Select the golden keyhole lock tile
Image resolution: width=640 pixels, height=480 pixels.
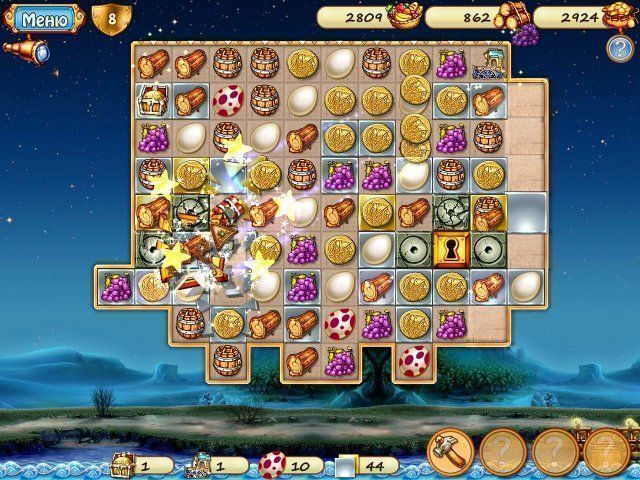point(450,247)
